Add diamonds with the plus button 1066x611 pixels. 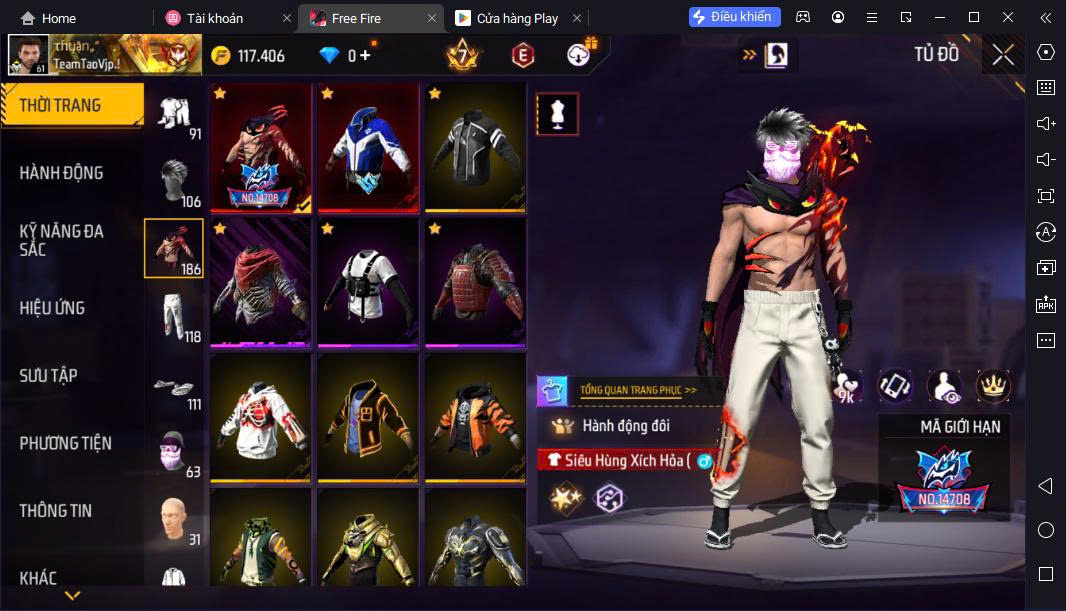[365, 56]
